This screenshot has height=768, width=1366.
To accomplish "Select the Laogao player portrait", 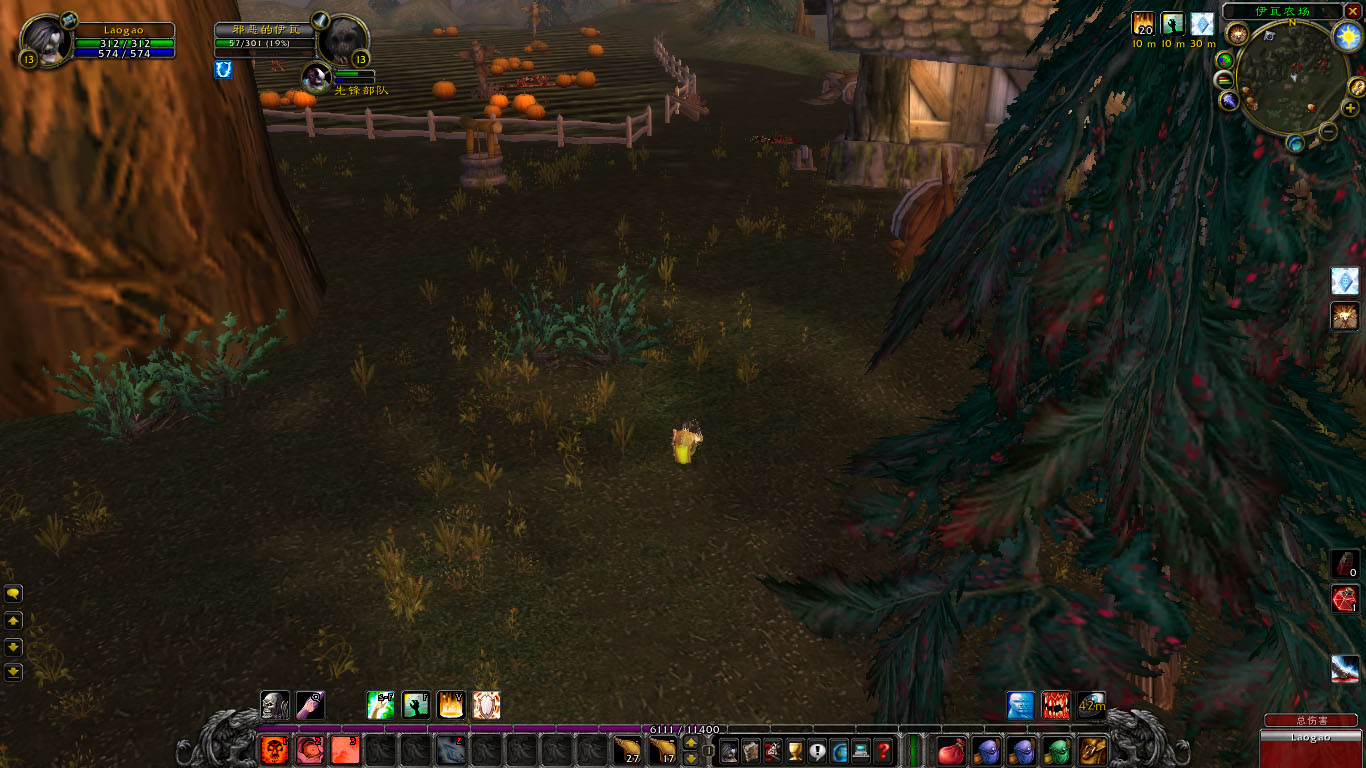I will (x=45, y=41).
